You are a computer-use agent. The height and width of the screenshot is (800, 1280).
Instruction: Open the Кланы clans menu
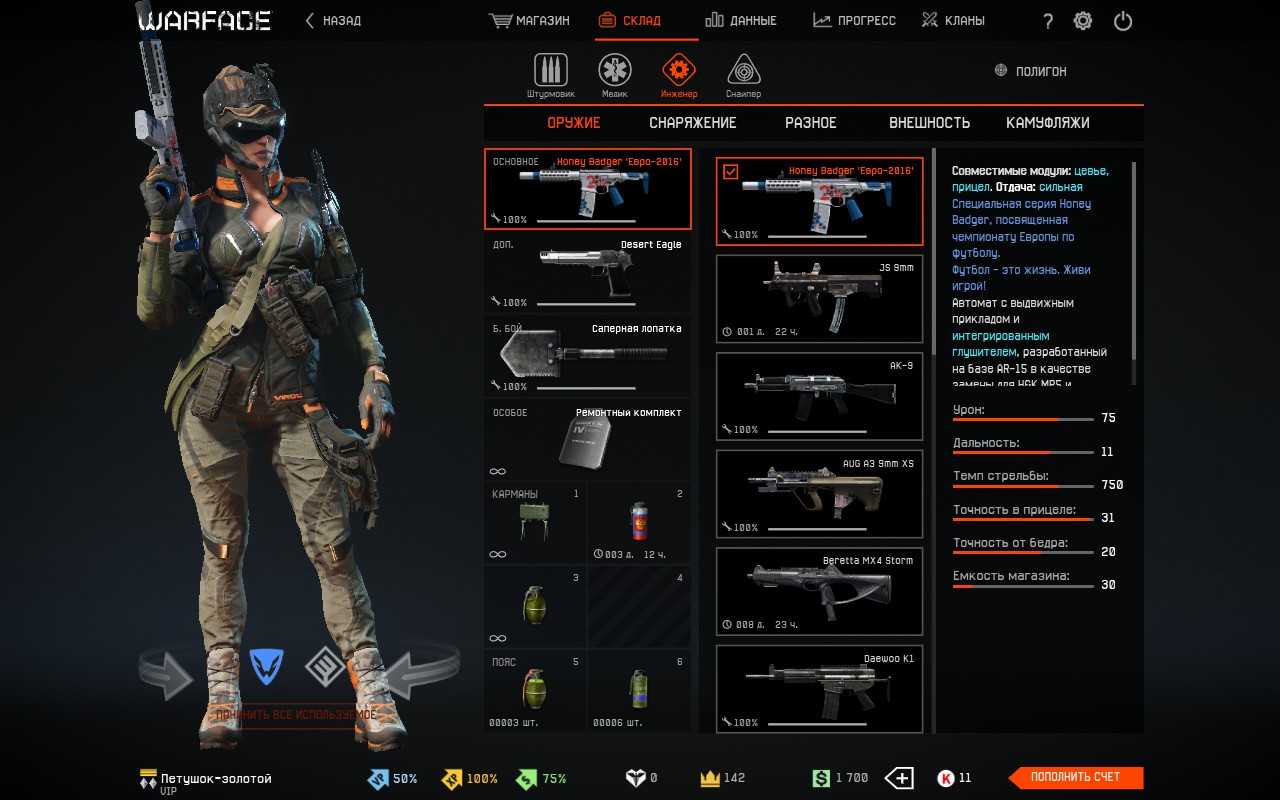click(x=953, y=20)
